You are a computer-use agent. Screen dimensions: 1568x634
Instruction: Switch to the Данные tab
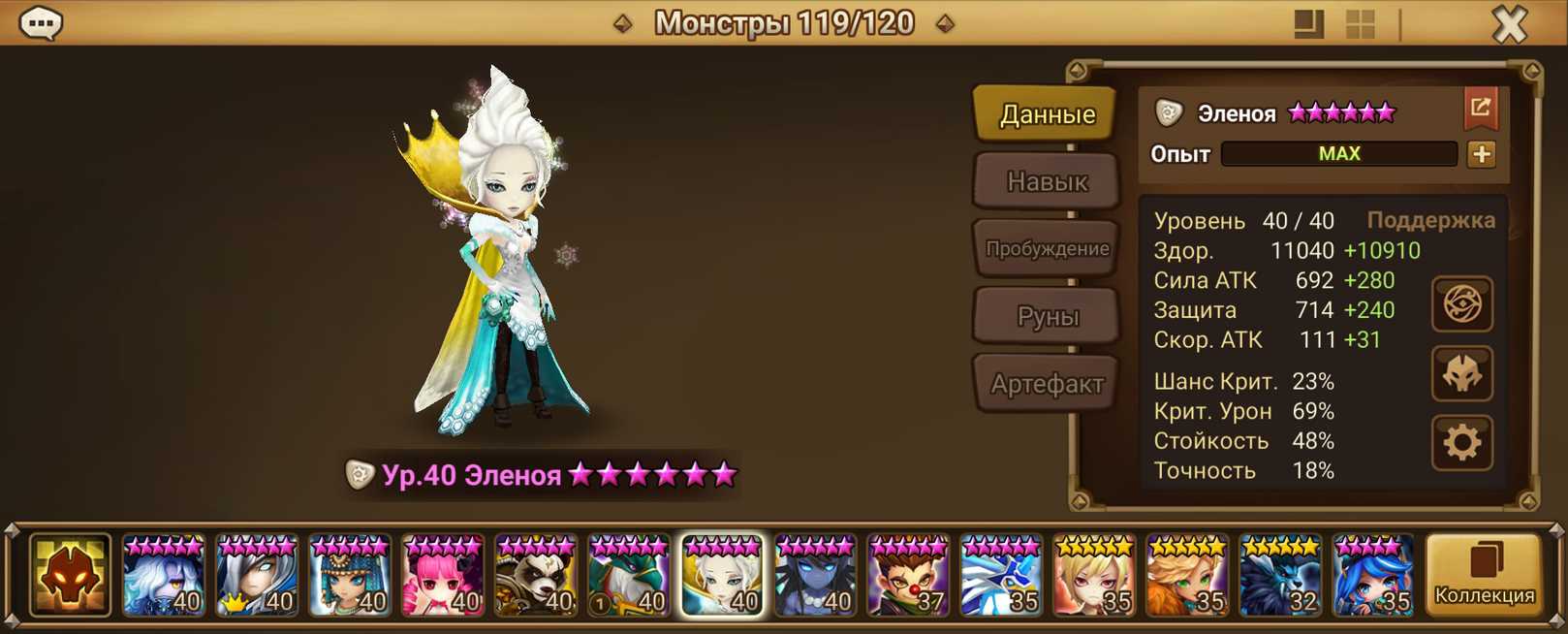[1047, 114]
